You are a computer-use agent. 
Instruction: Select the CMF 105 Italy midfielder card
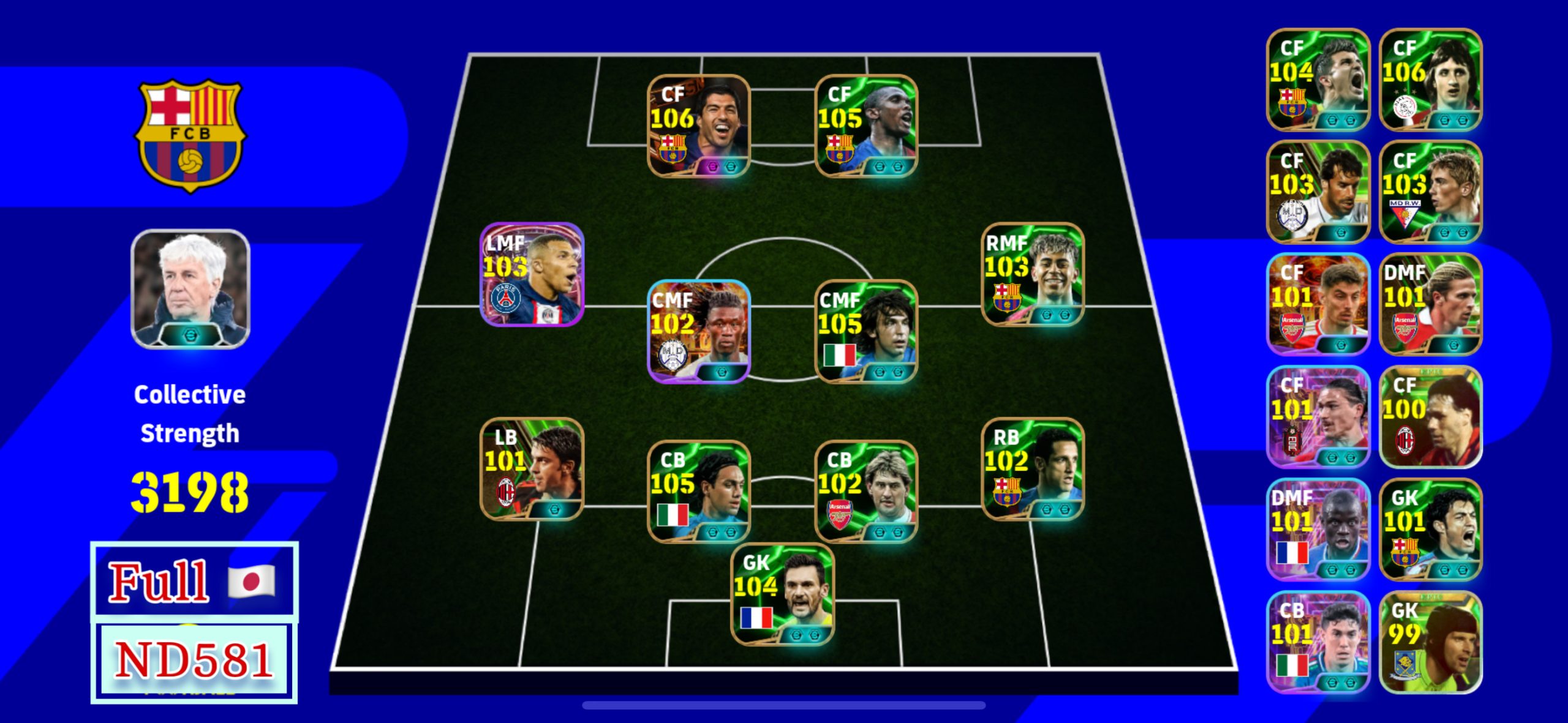point(866,331)
